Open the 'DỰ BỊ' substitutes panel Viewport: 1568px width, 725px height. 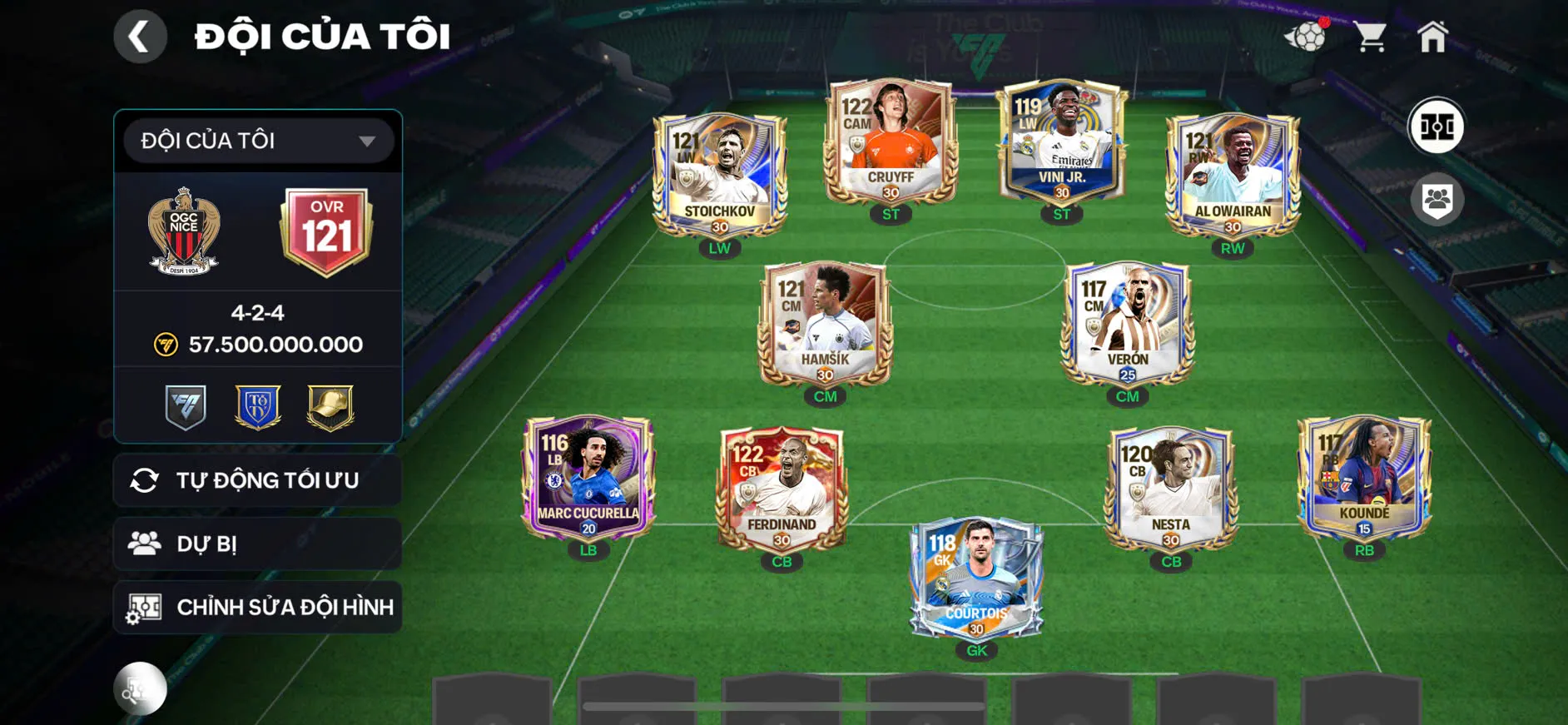(x=256, y=544)
